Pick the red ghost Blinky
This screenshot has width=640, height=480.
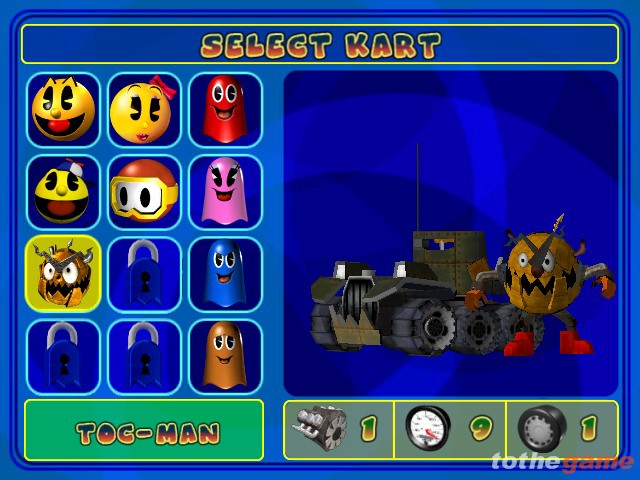[x=225, y=110]
